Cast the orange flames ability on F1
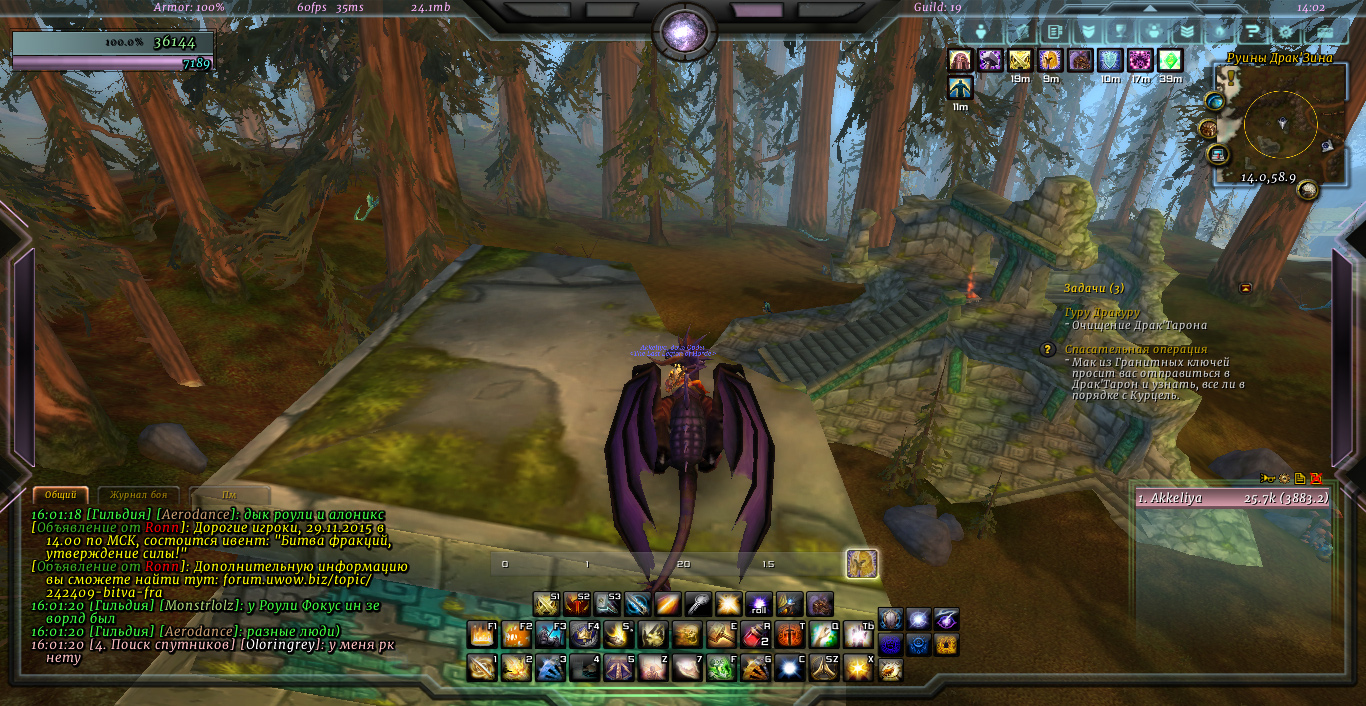 click(x=482, y=635)
